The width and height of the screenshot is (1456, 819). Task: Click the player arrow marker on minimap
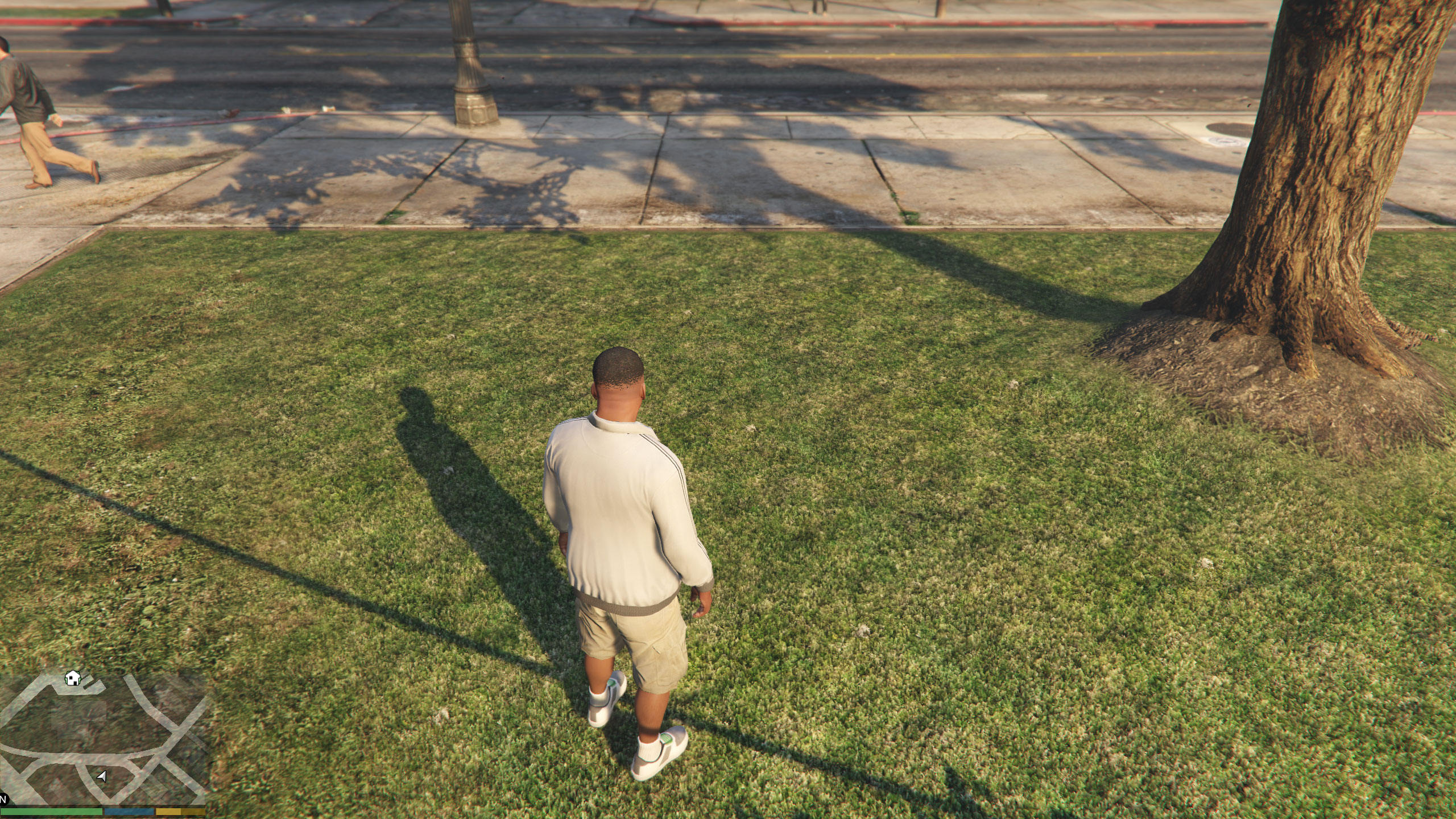tap(102, 776)
